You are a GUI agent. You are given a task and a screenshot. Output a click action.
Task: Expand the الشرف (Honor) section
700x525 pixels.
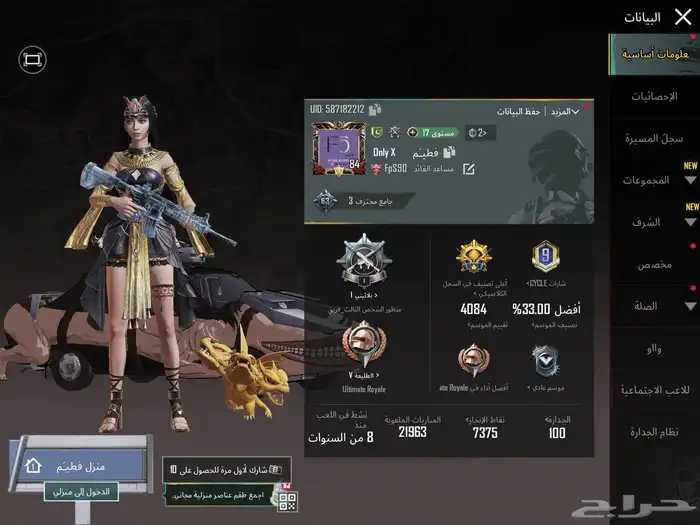click(x=655, y=222)
